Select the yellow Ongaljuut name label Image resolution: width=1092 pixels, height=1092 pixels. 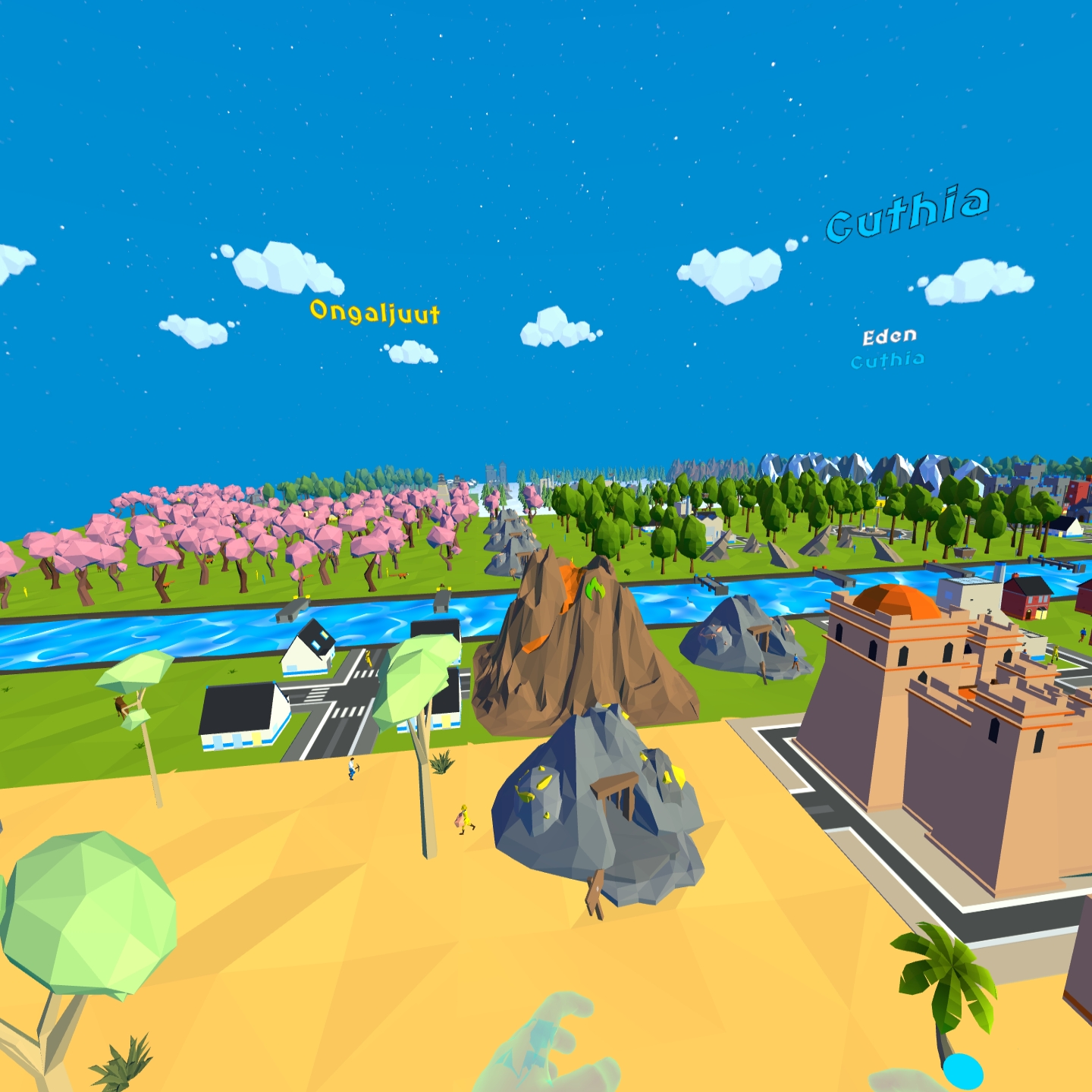pos(375,312)
